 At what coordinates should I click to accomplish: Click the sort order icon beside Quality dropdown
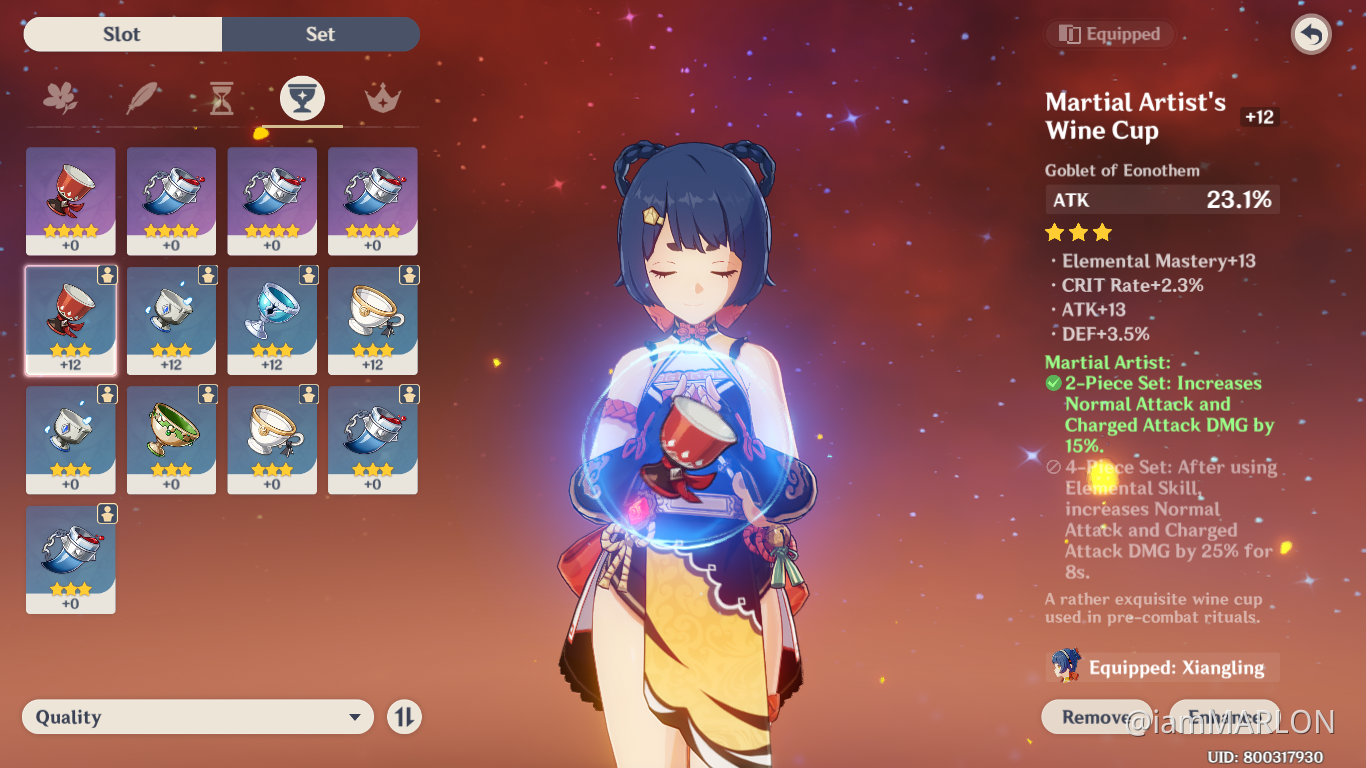(404, 716)
